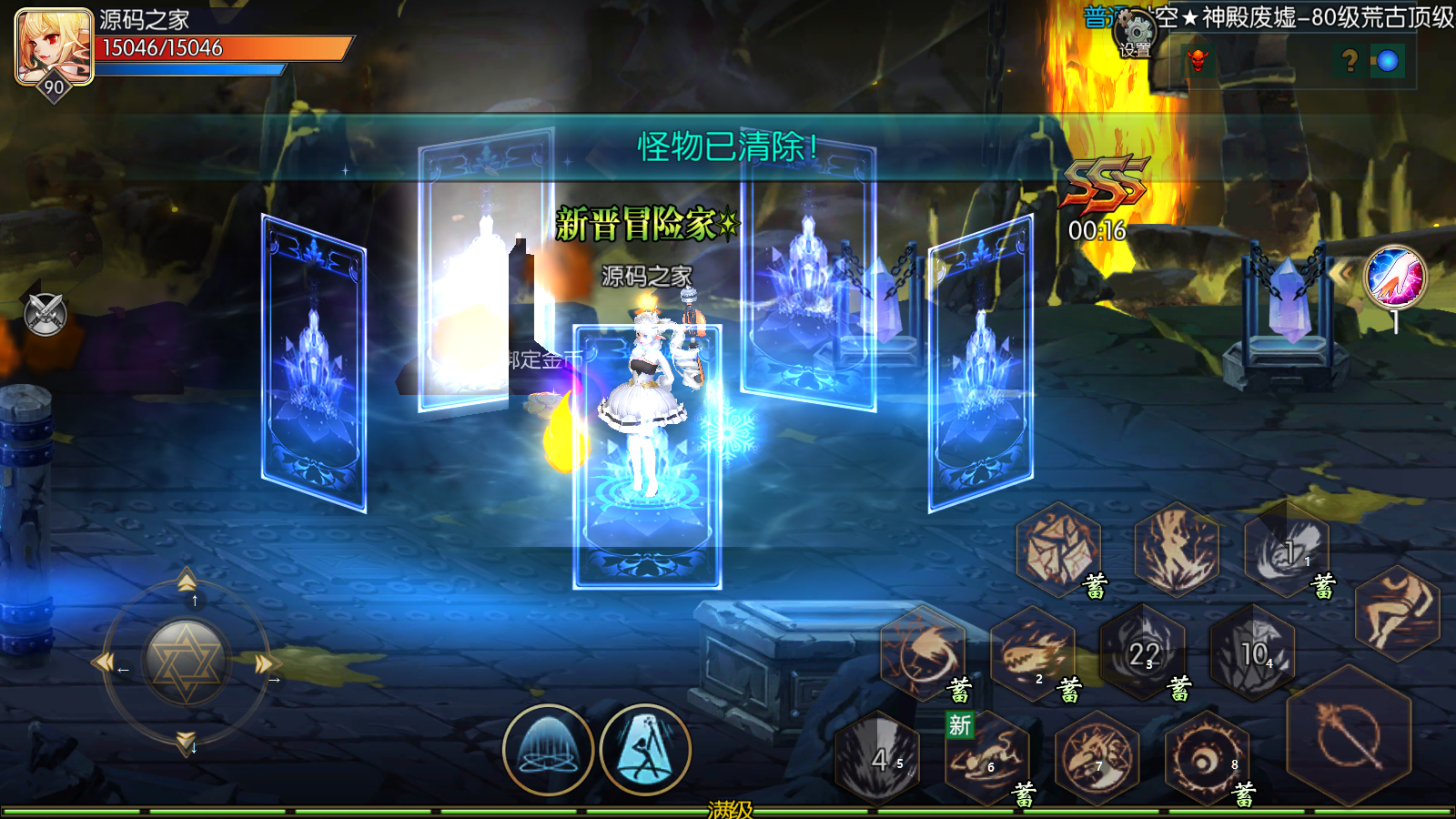This screenshot has width=1456, height=819.
Task: Use the basic attack staff button
Action: point(1349,735)
